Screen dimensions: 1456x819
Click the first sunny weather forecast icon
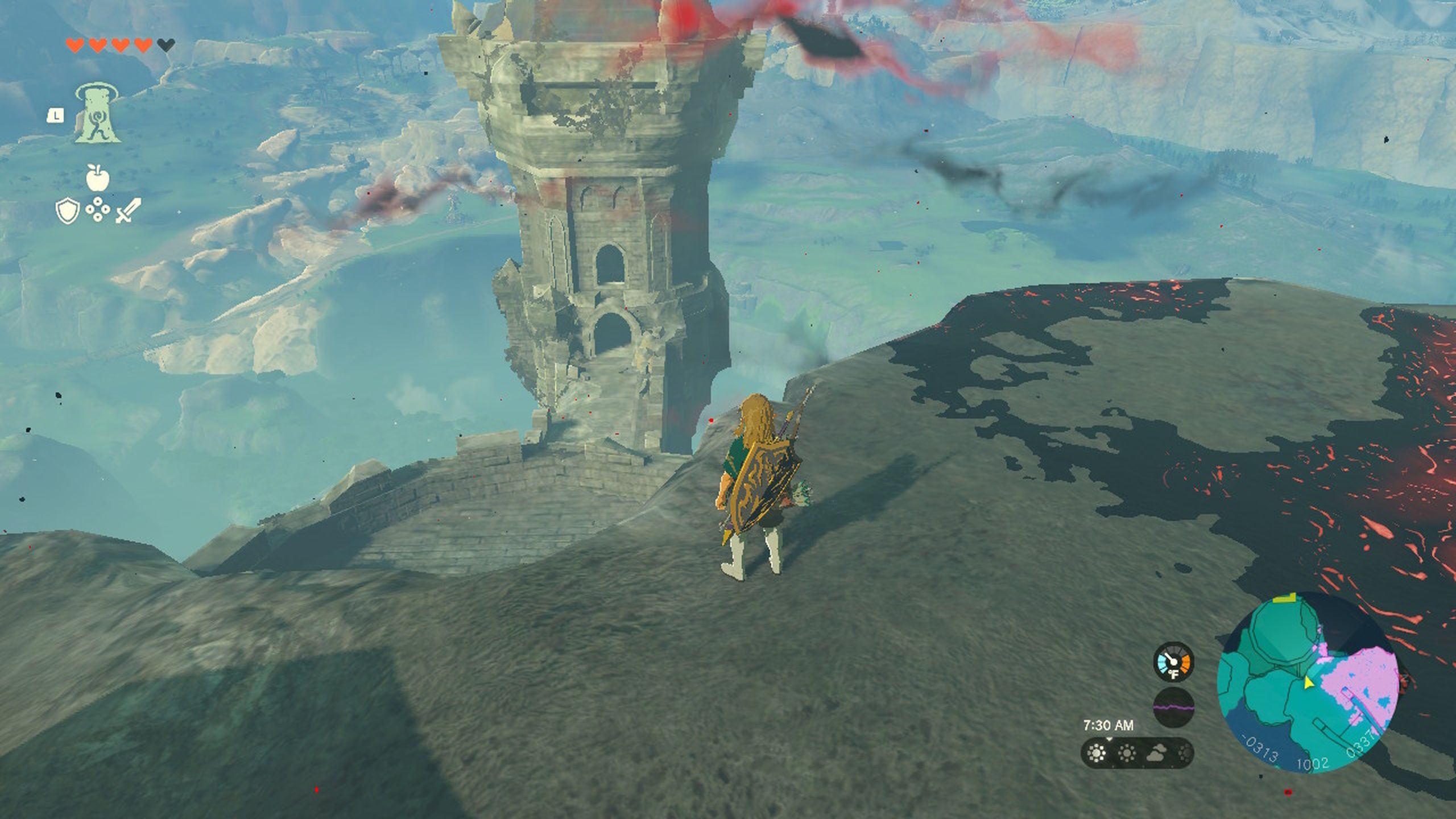point(1095,753)
